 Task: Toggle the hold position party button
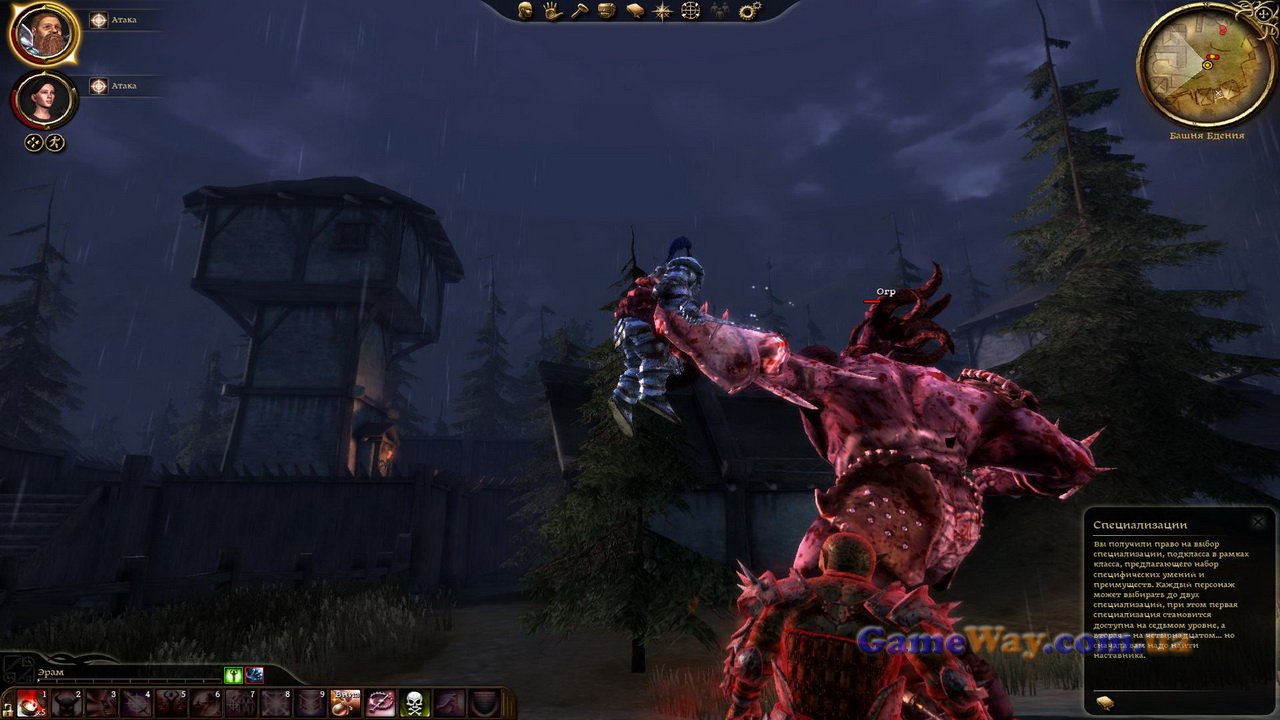[x=56, y=143]
